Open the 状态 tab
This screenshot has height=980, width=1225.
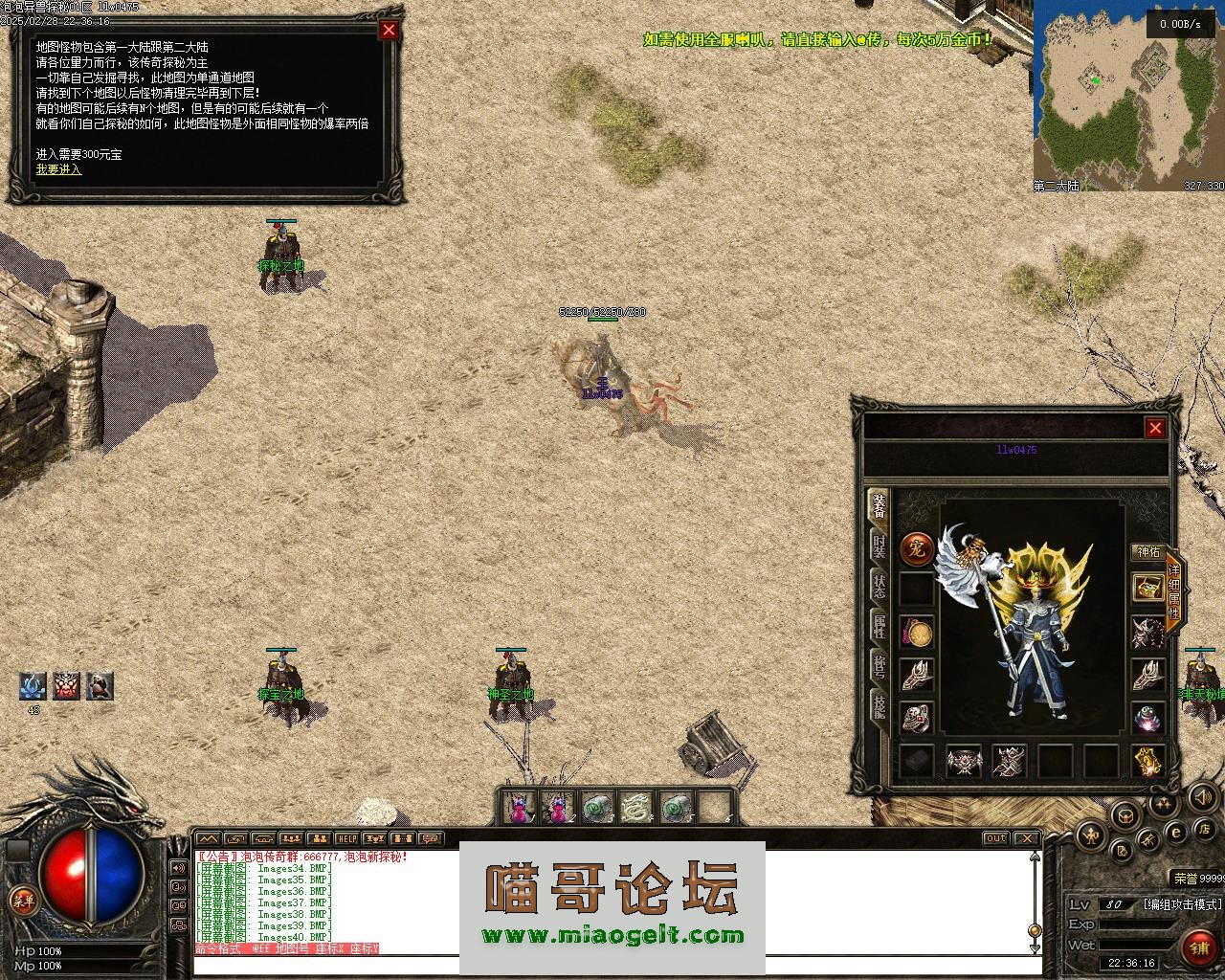coord(878,586)
